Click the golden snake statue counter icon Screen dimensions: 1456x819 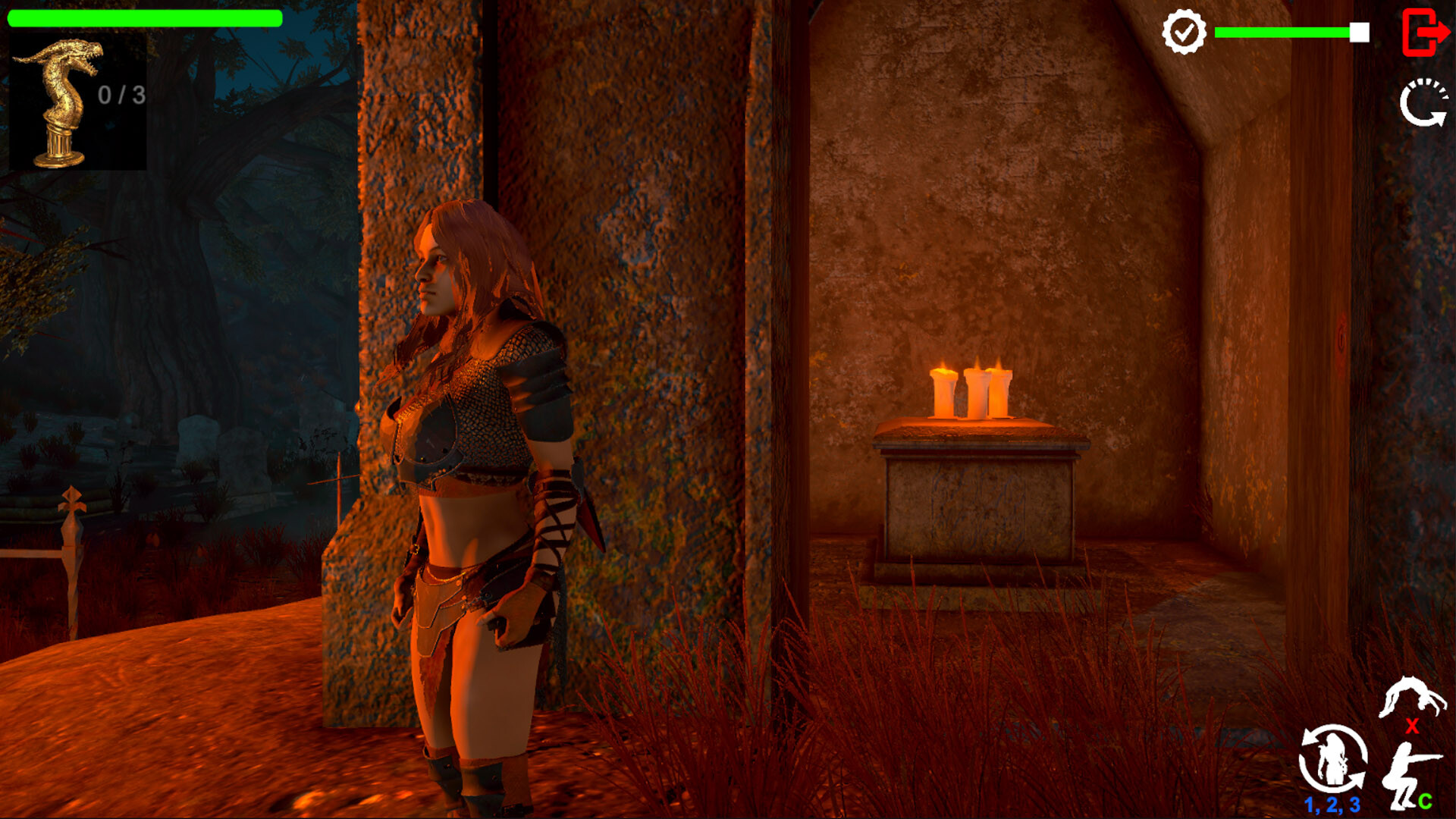point(61,99)
